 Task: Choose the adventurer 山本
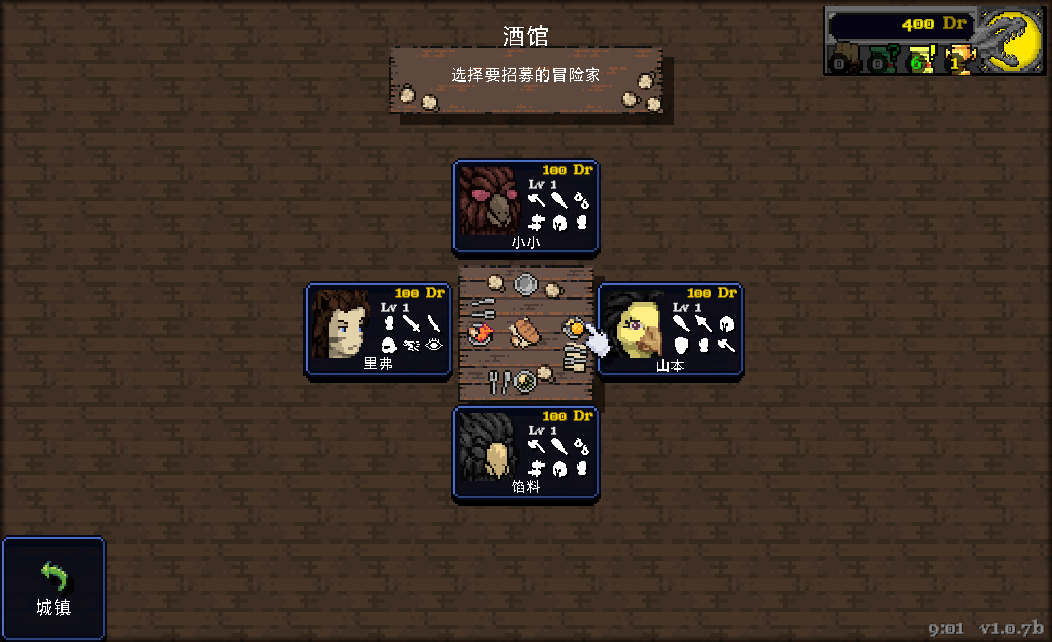[670, 329]
